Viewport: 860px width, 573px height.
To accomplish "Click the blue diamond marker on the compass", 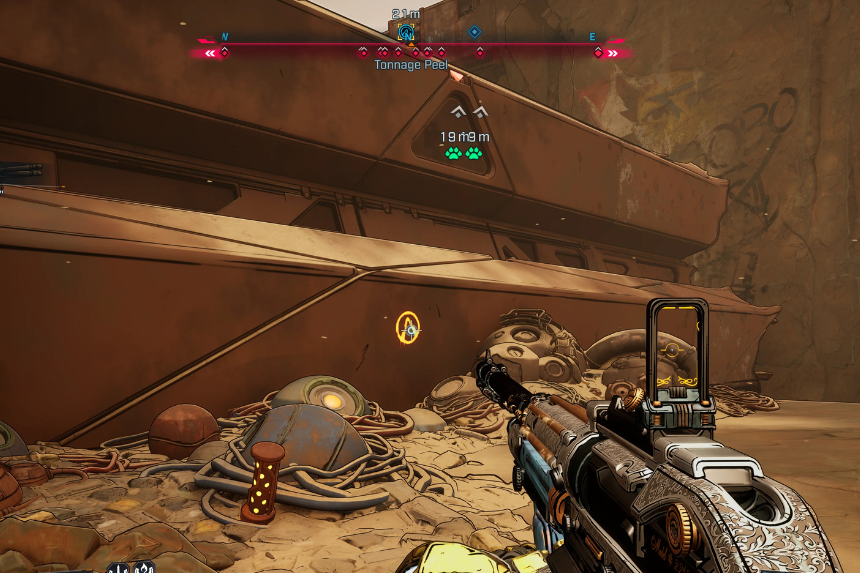I will tap(474, 32).
